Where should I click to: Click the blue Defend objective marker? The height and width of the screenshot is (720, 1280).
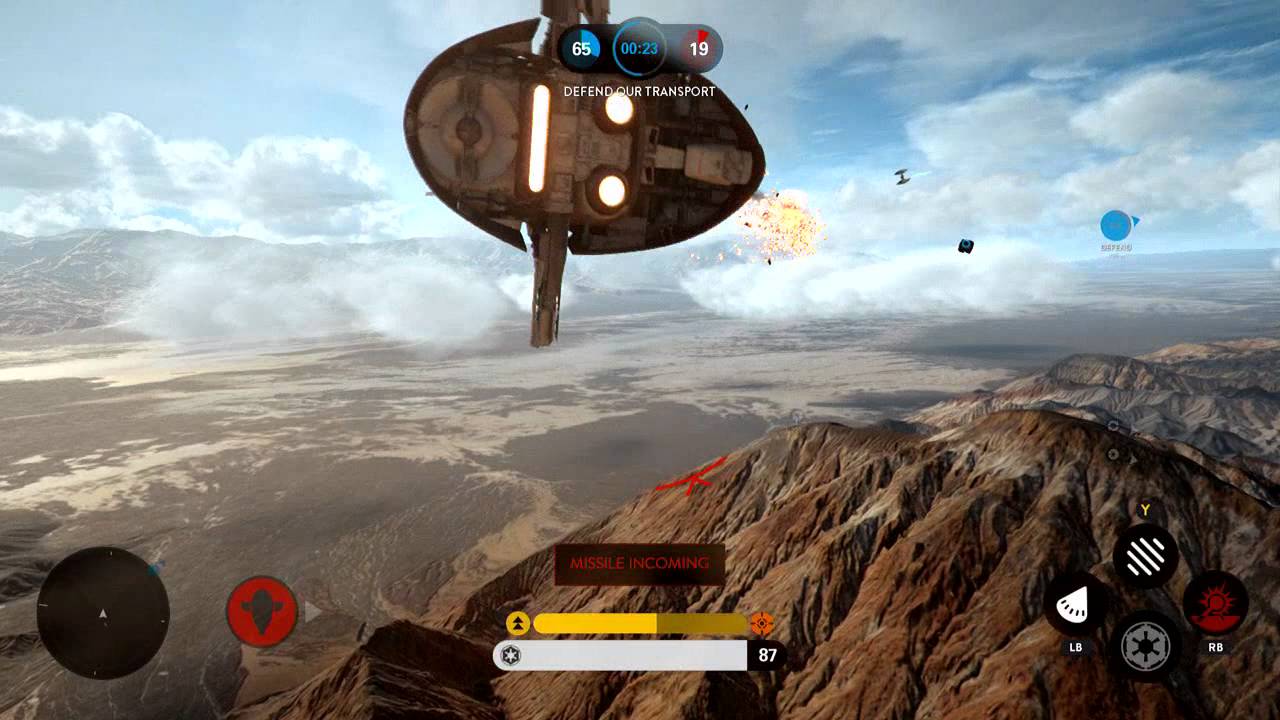(1116, 227)
